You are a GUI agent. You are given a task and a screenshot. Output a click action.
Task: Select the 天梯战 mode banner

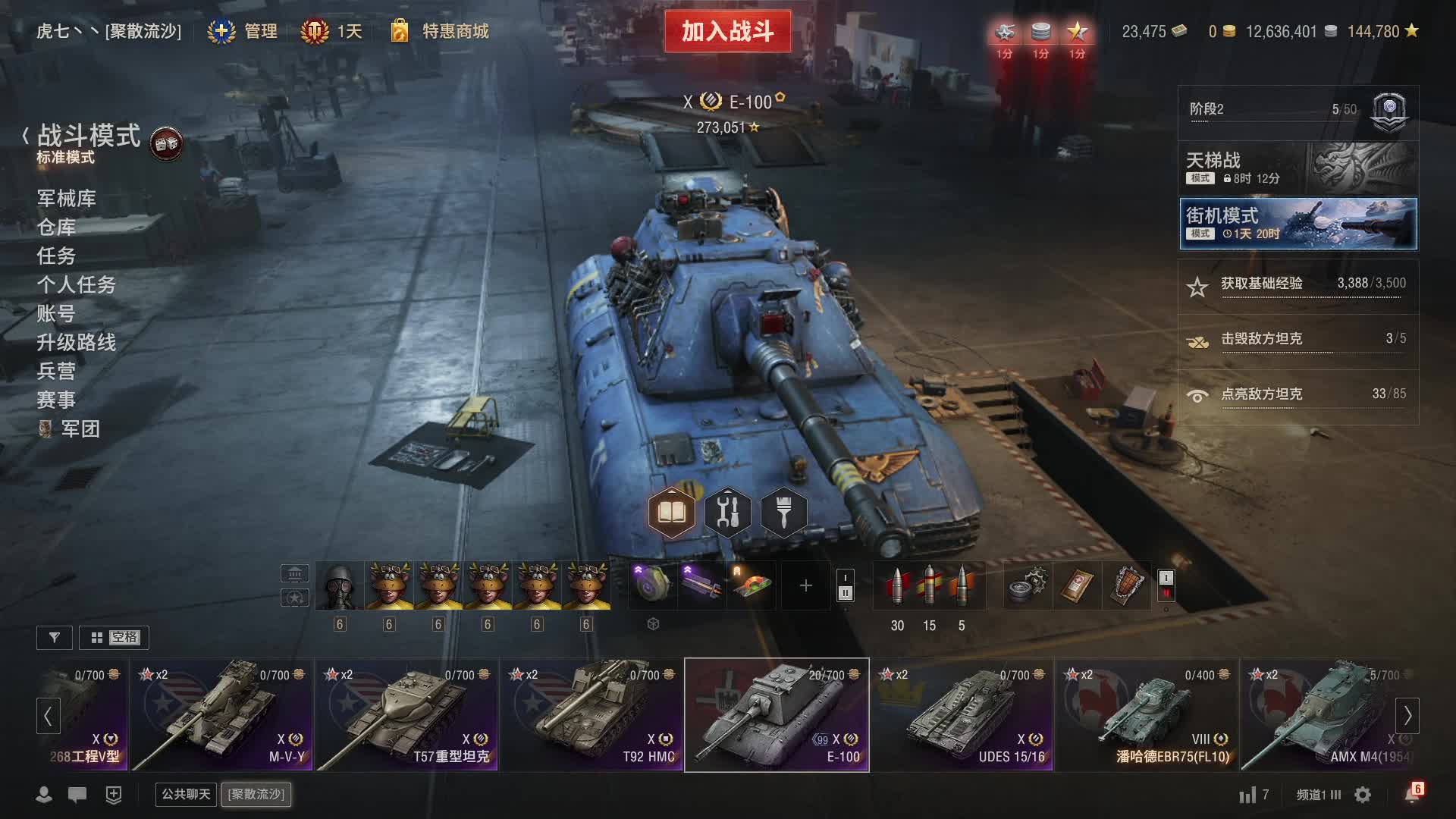tap(1298, 168)
